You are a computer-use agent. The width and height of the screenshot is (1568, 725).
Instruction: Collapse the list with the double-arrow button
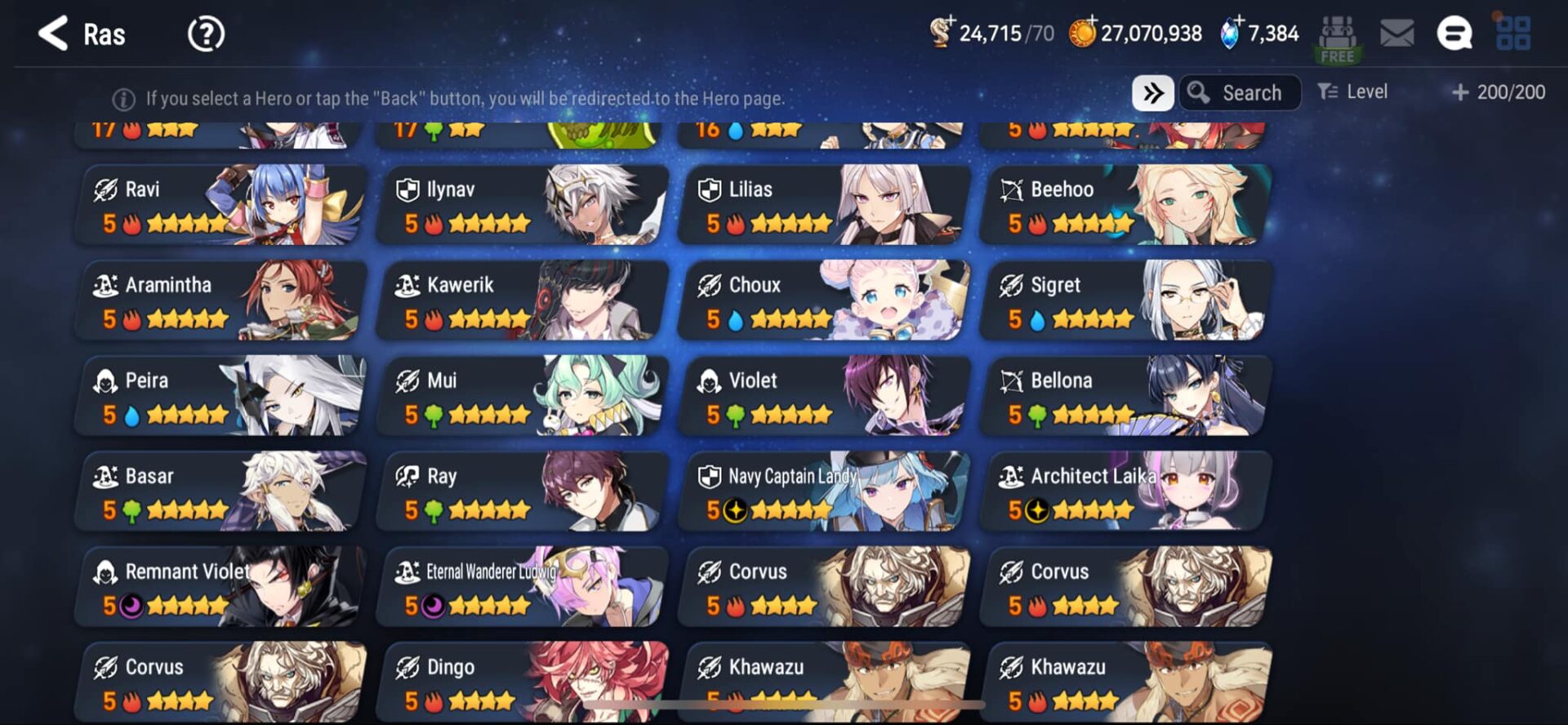(1152, 93)
